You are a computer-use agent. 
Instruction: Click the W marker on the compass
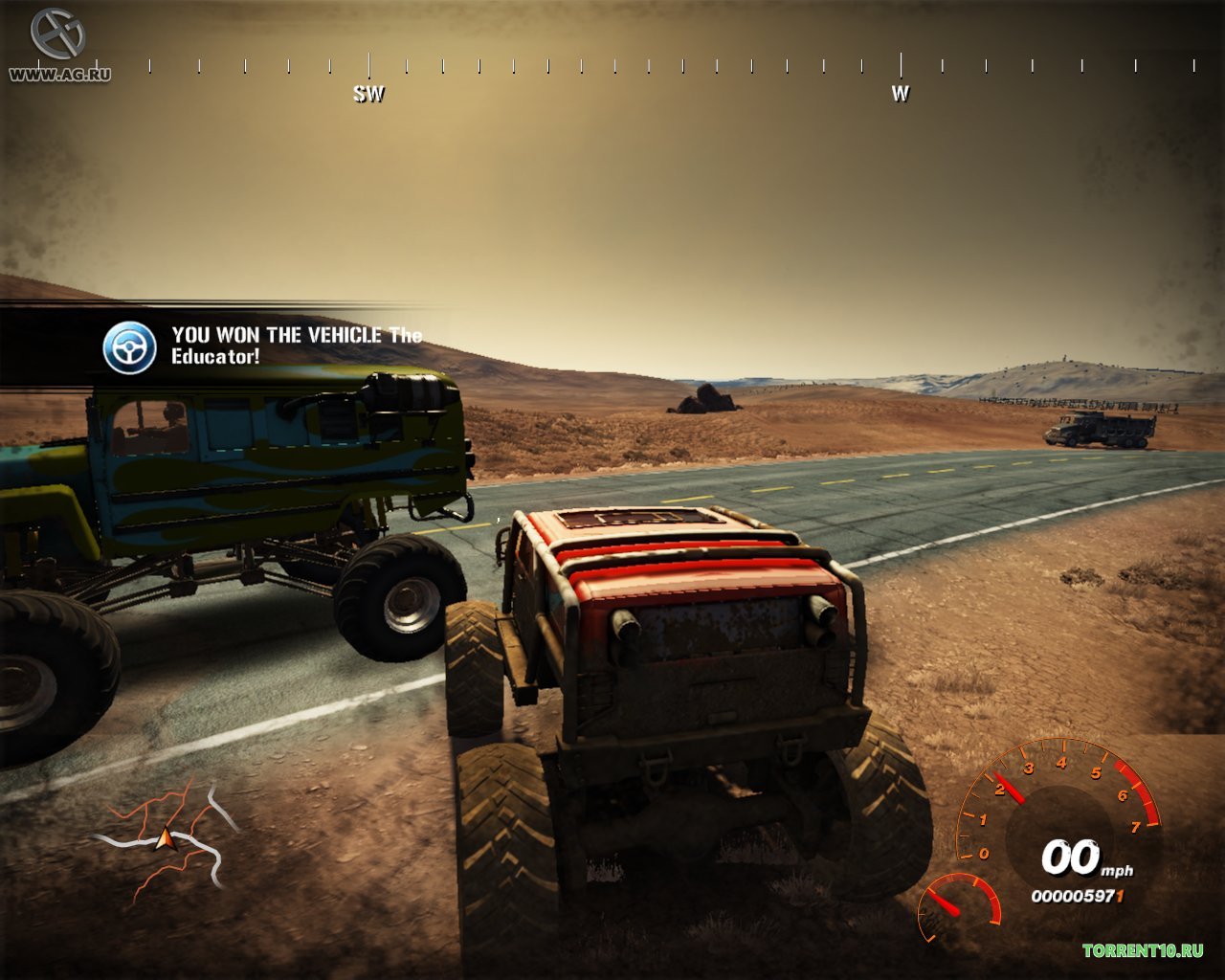(900, 94)
